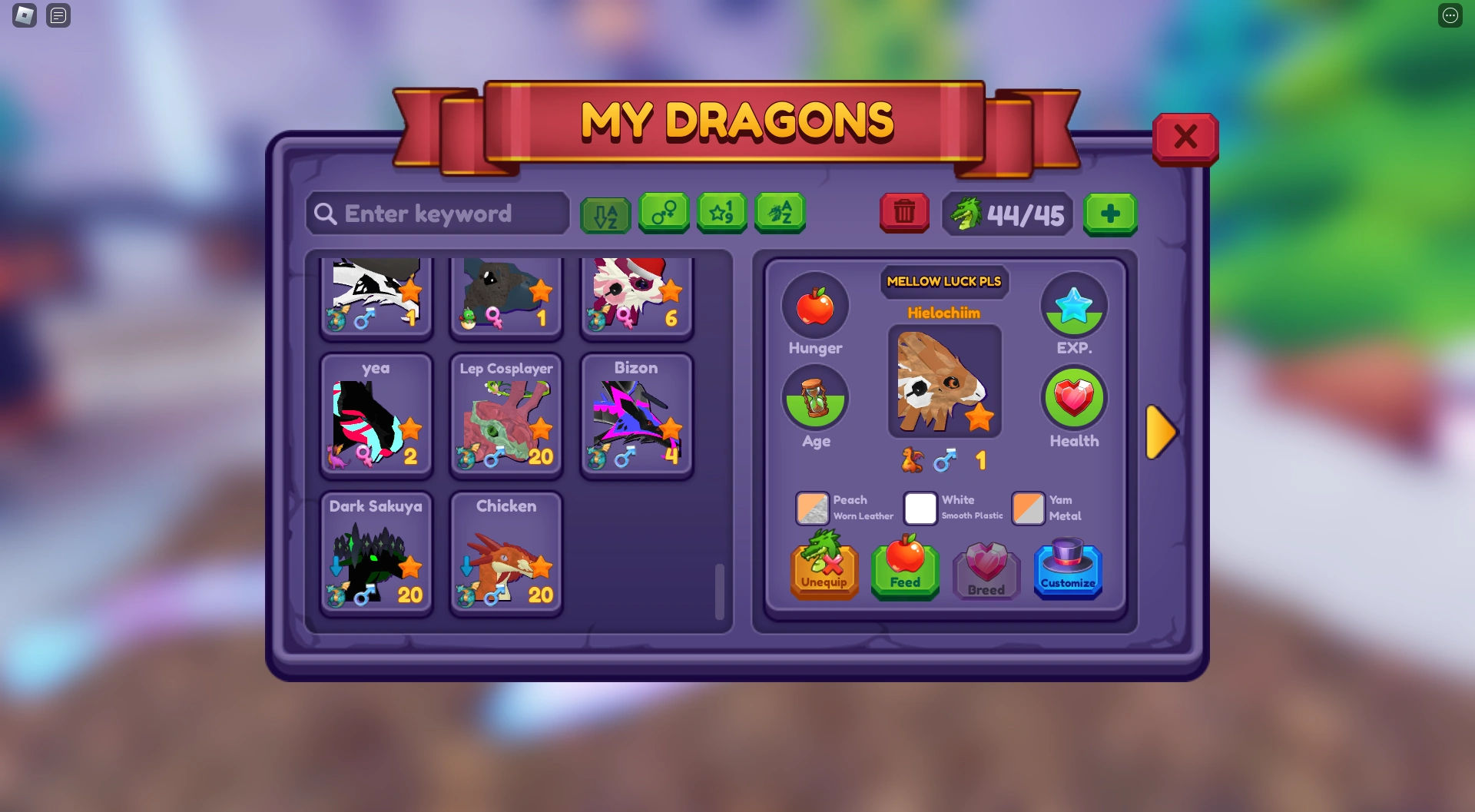Open the Customize menu

click(1068, 570)
